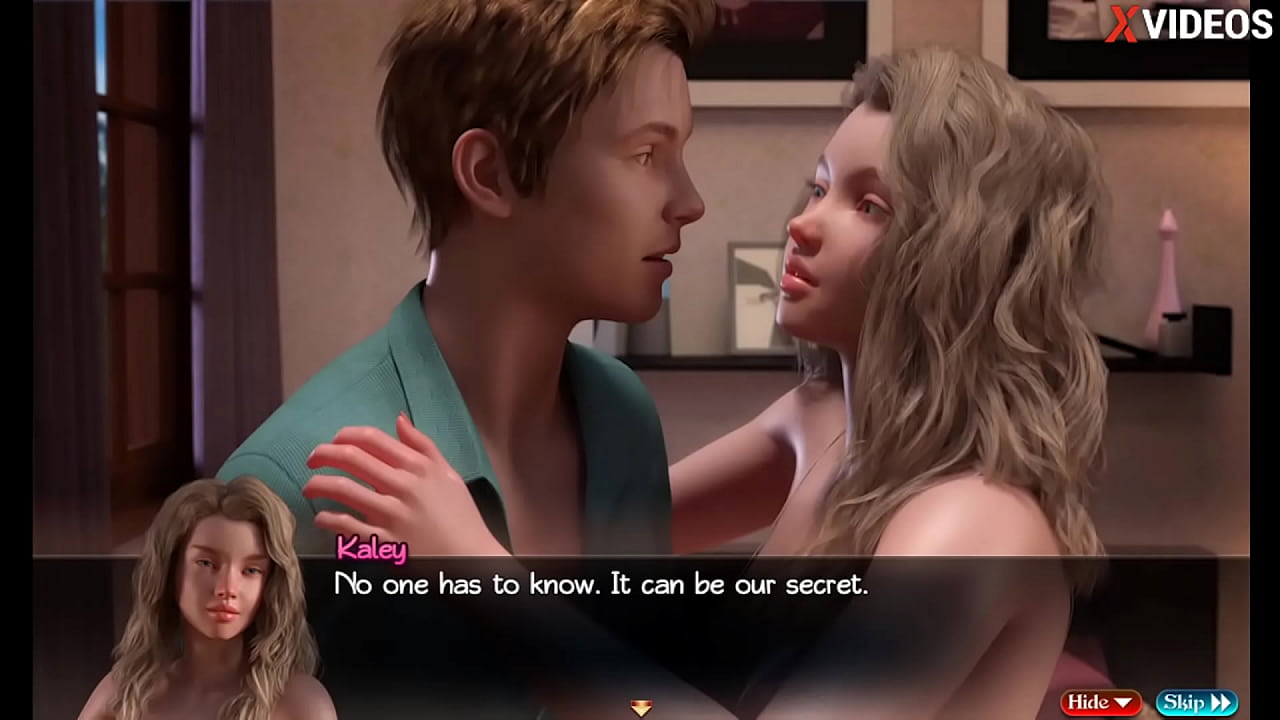Viewport: 1280px width, 720px height.
Task: Hide the dialogue box with Hide button
Action: click(1100, 702)
